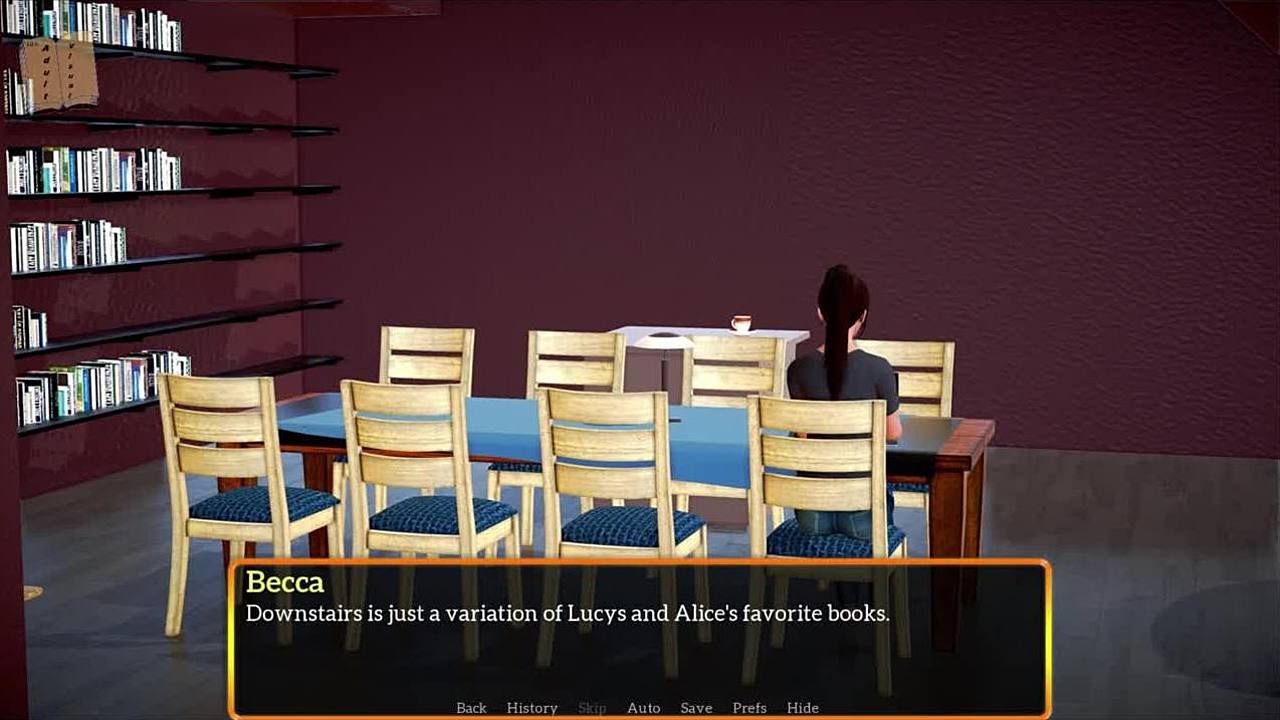Open Prefs settings screen

point(749,708)
